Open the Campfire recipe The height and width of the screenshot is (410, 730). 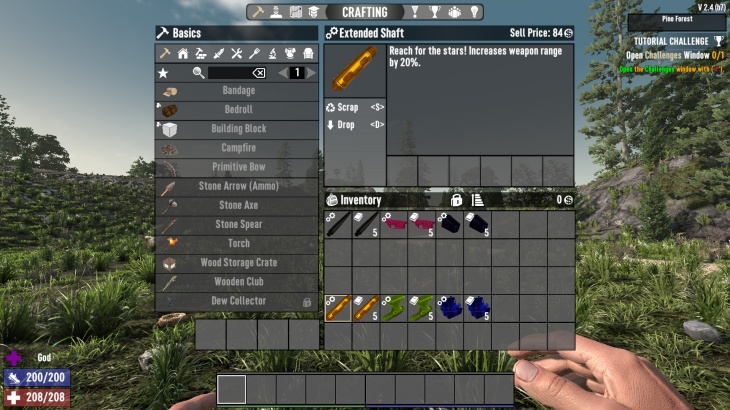pos(238,148)
